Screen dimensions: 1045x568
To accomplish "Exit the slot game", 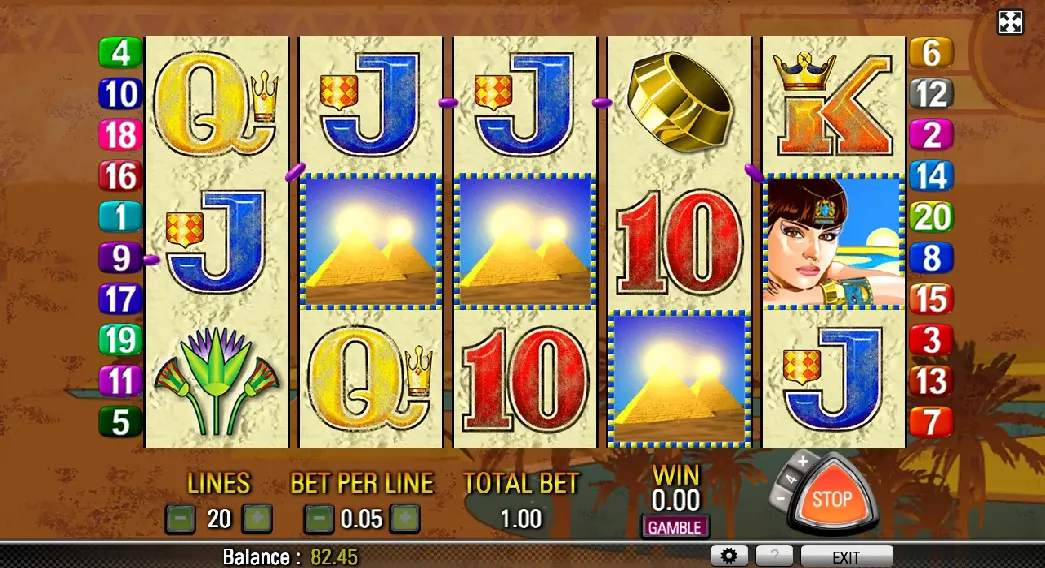I will click(x=847, y=557).
